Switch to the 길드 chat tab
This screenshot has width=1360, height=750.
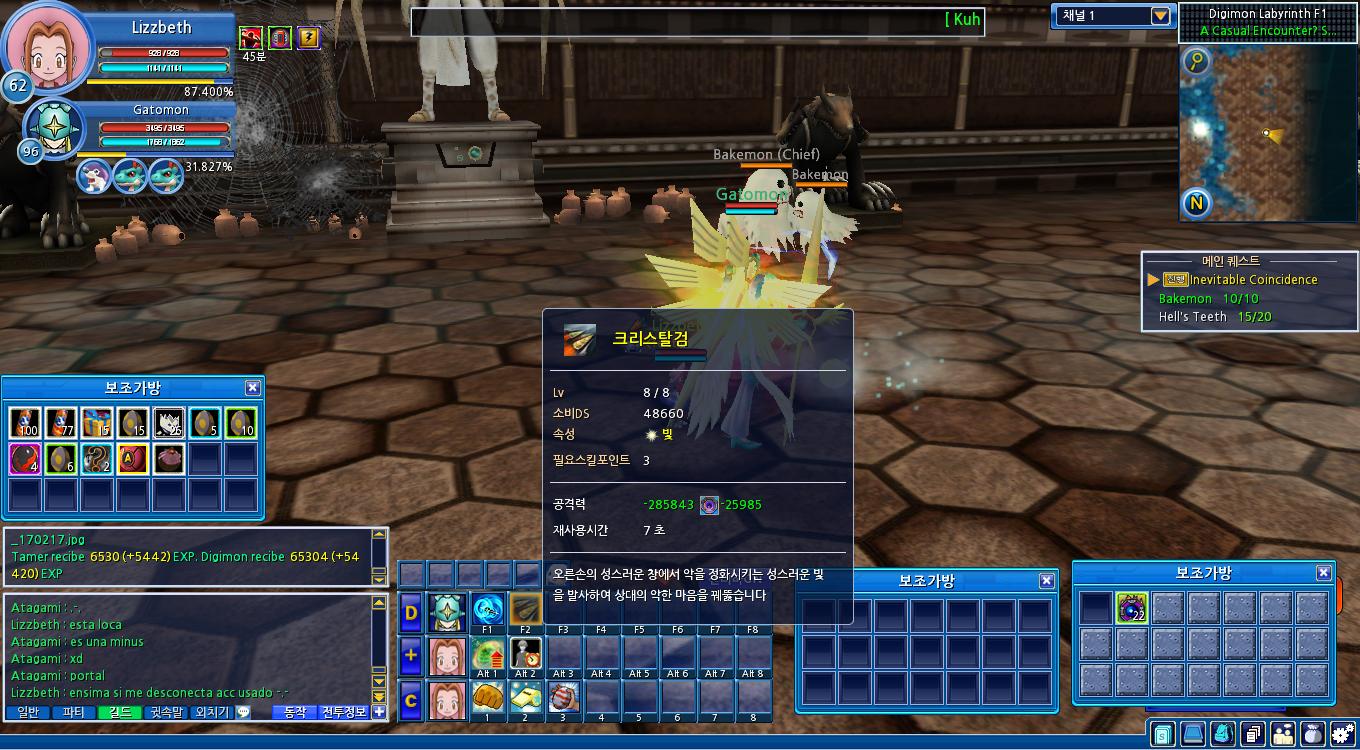(120, 712)
